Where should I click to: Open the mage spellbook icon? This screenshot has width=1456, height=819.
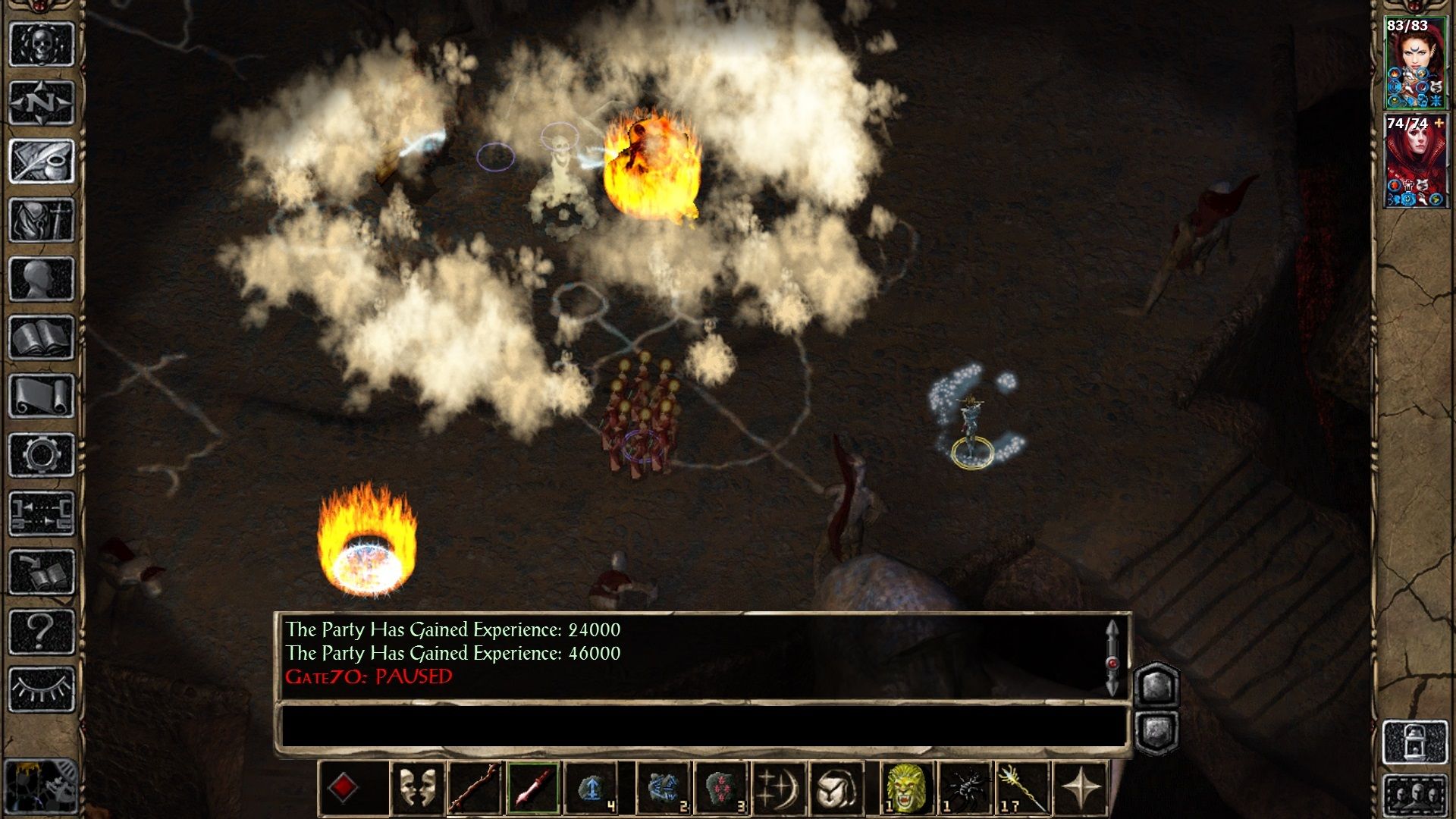pos(39,336)
